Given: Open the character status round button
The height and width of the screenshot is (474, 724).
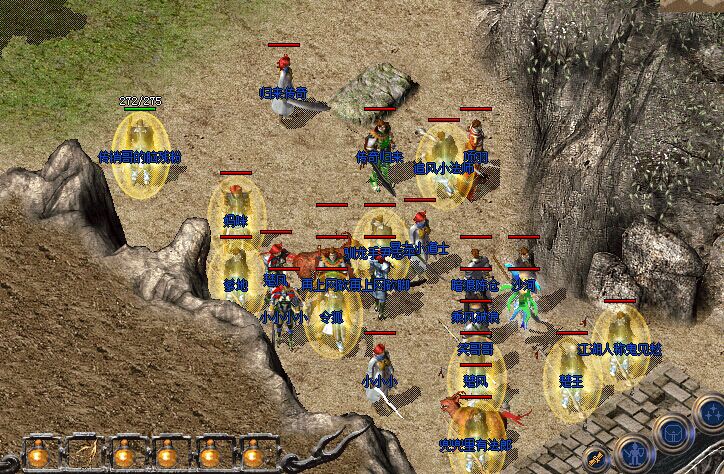Looking at the screenshot, I should point(634,455).
